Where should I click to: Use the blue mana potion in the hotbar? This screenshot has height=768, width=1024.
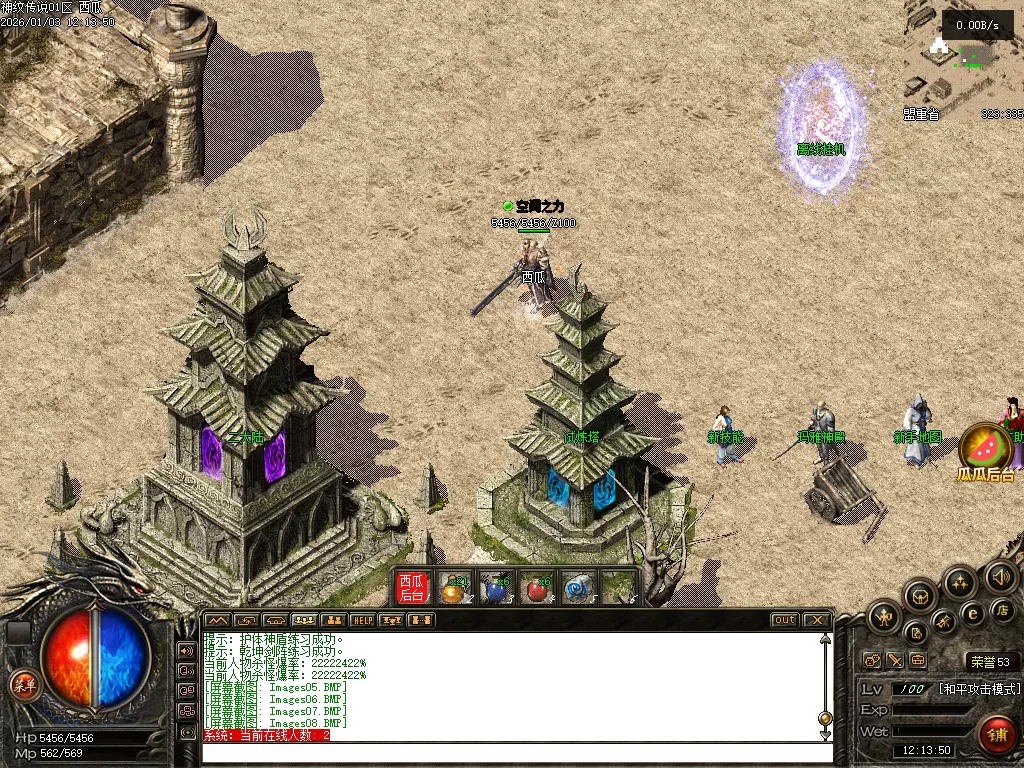pos(495,589)
